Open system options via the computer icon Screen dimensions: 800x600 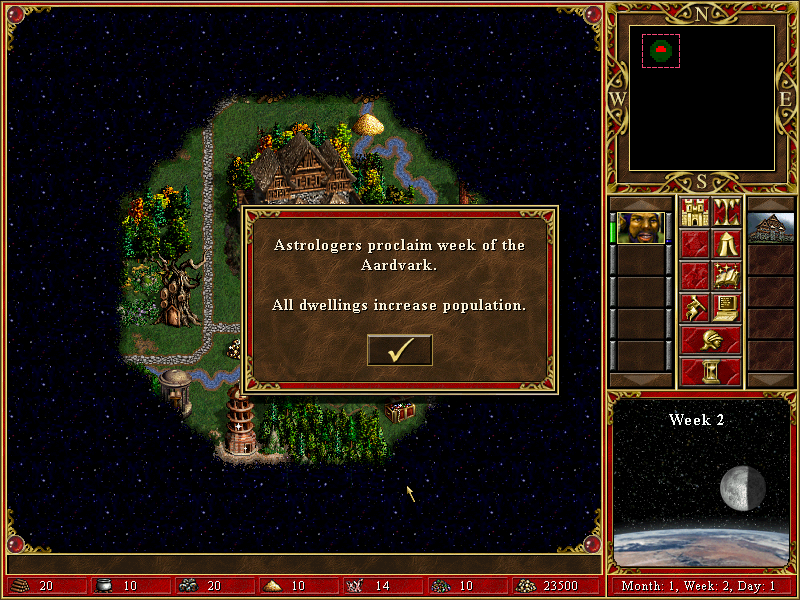pos(726,307)
